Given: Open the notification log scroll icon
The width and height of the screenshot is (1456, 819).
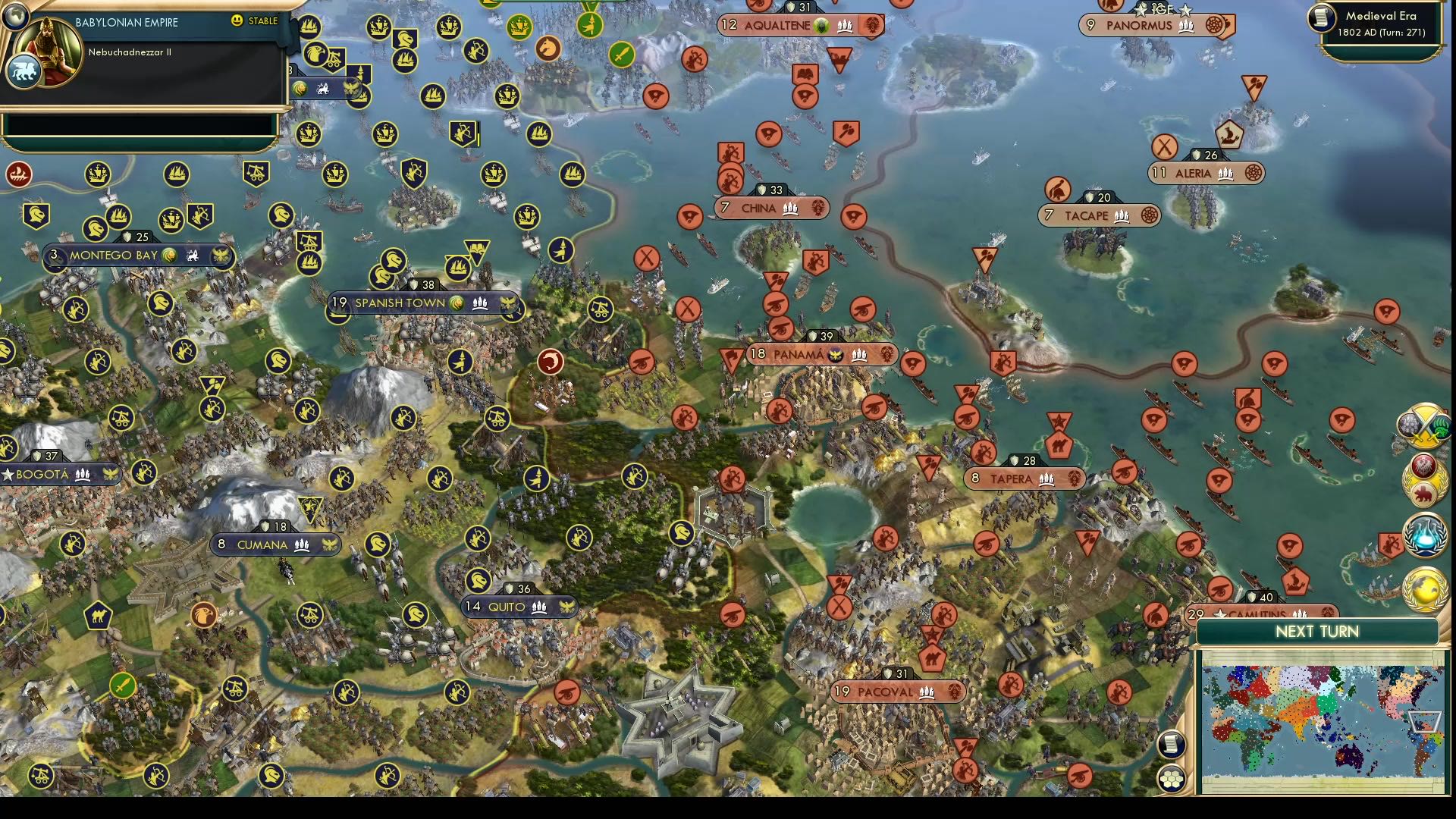Looking at the screenshot, I should point(1171,745).
